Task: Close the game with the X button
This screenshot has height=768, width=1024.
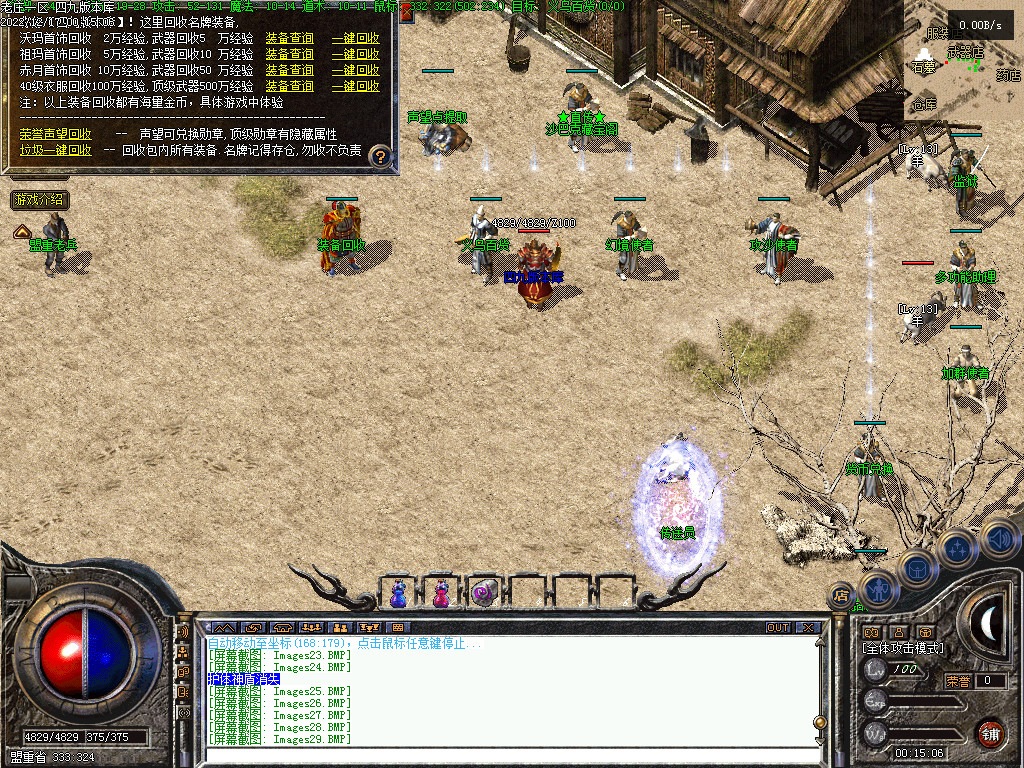Action: (808, 627)
